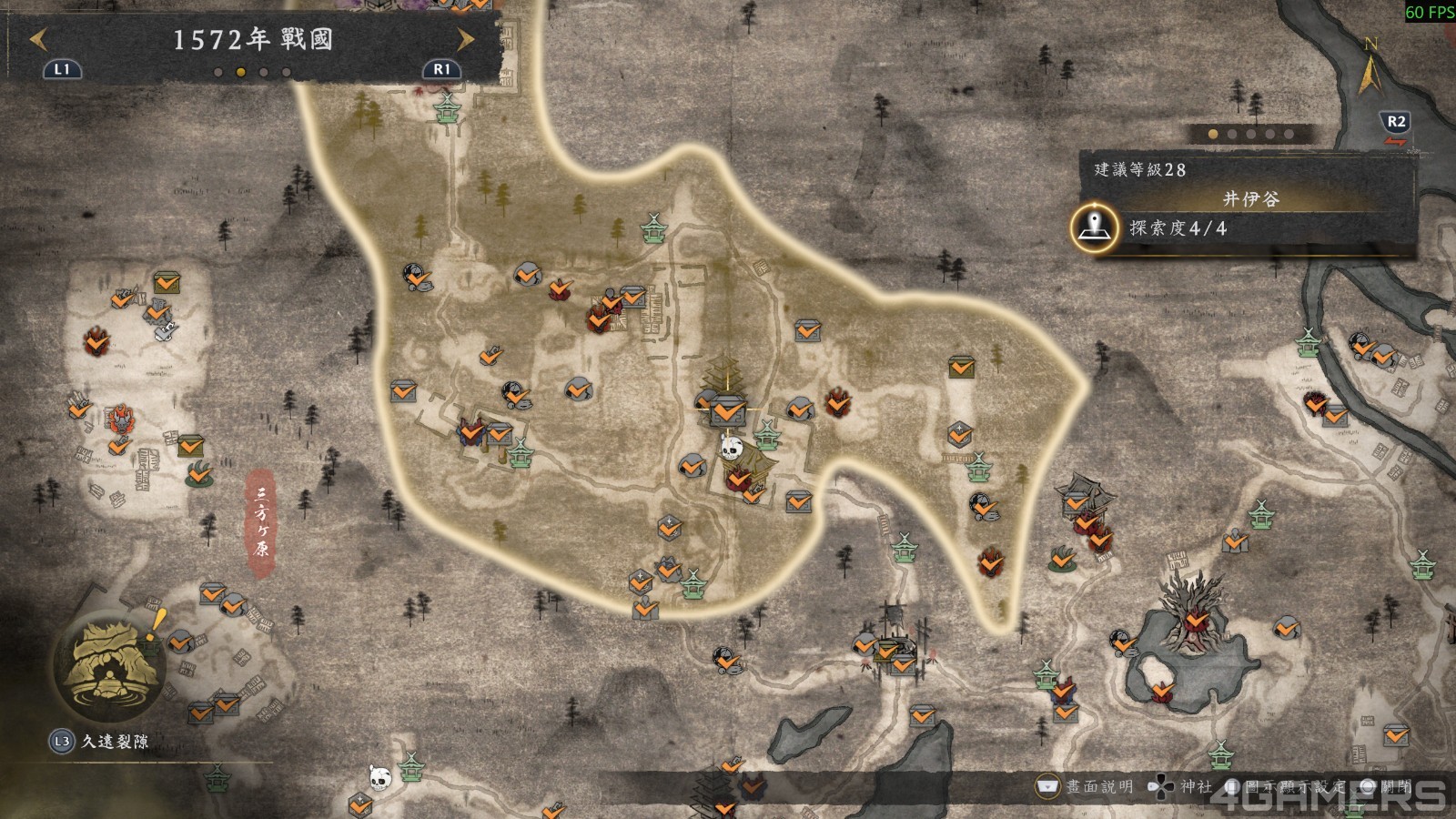Go to the previous era with the left arrow
The image size is (1456, 819).
pos(38,39)
